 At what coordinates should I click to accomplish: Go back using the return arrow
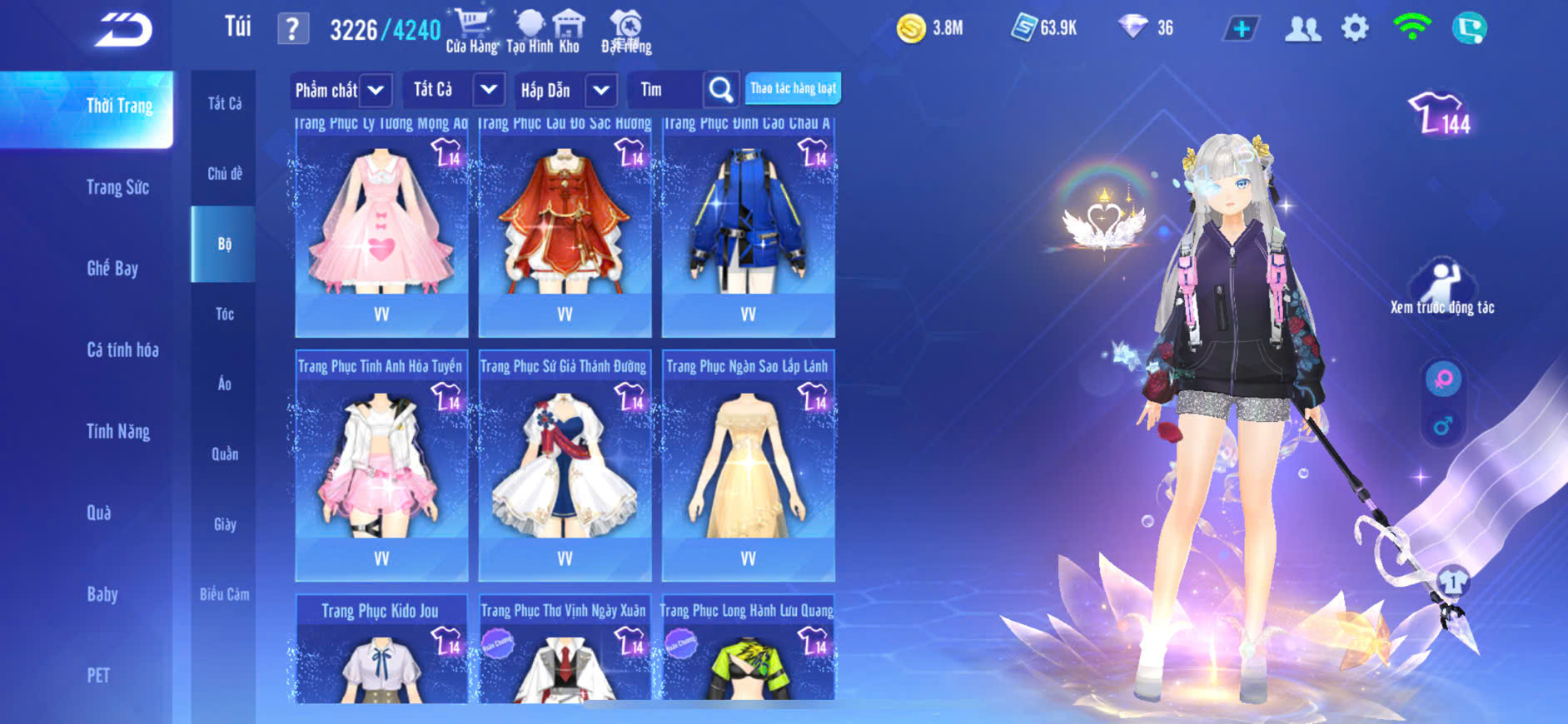(x=123, y=30)
